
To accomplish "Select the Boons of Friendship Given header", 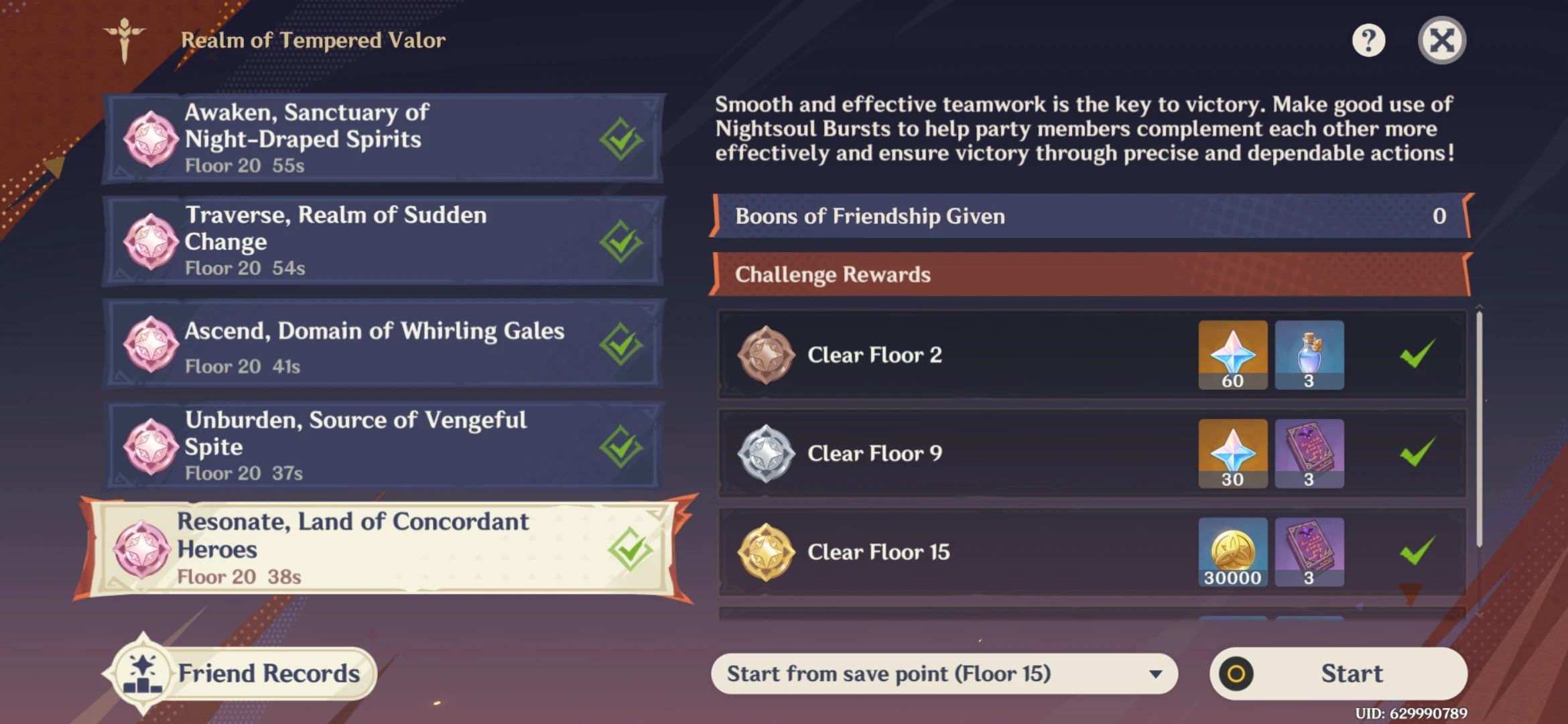I will (1086, 216).
